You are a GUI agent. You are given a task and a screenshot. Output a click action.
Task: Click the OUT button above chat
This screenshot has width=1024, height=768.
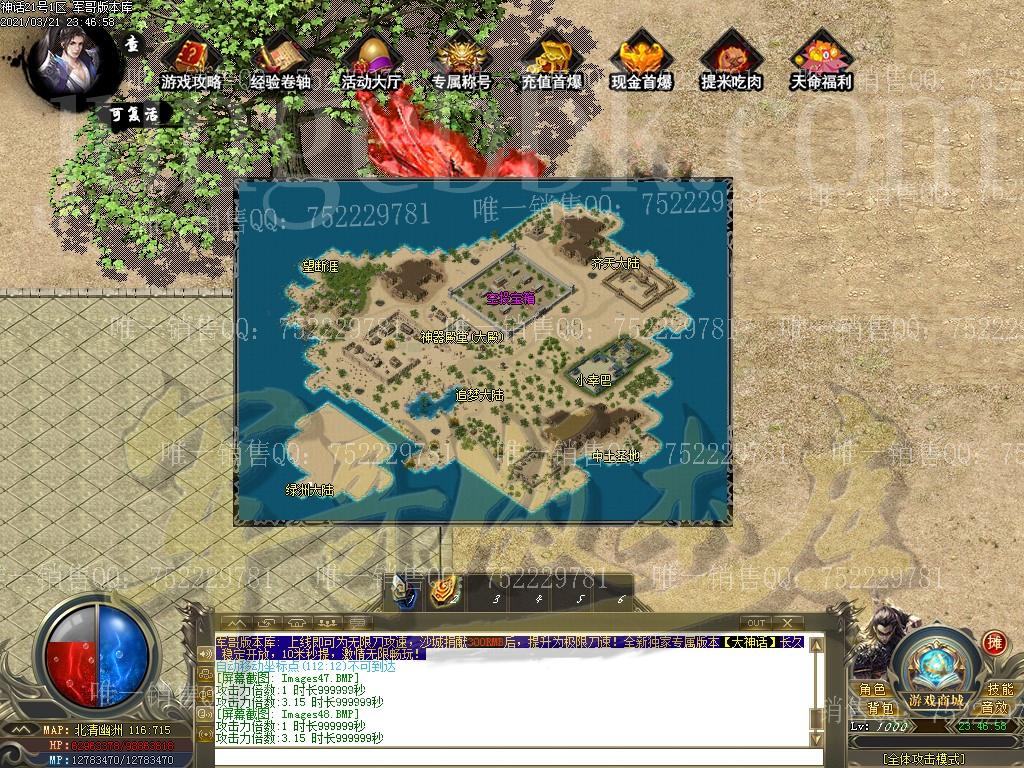tap(757, 623)
